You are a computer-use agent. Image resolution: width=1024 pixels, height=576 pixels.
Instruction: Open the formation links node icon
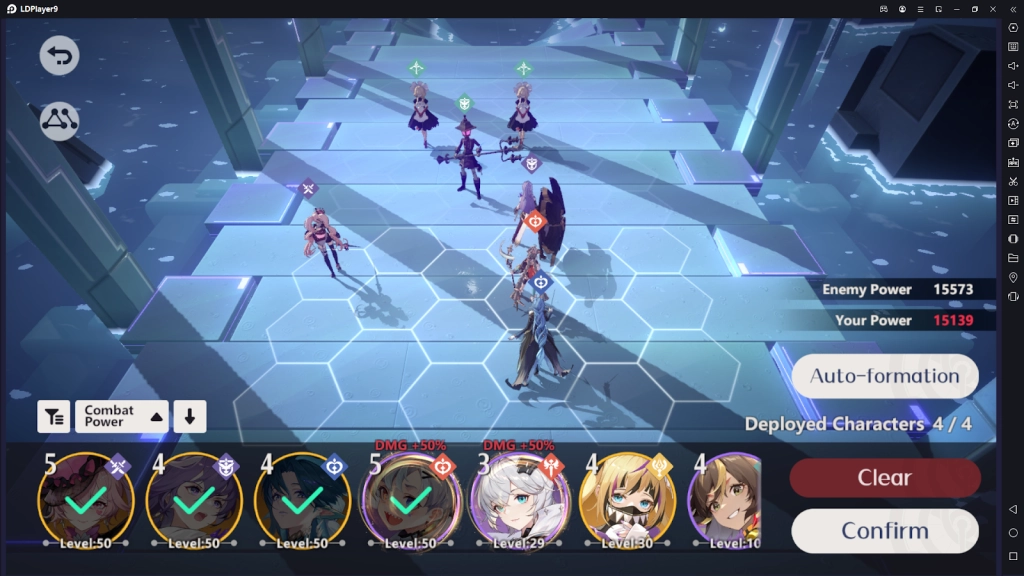59,121
